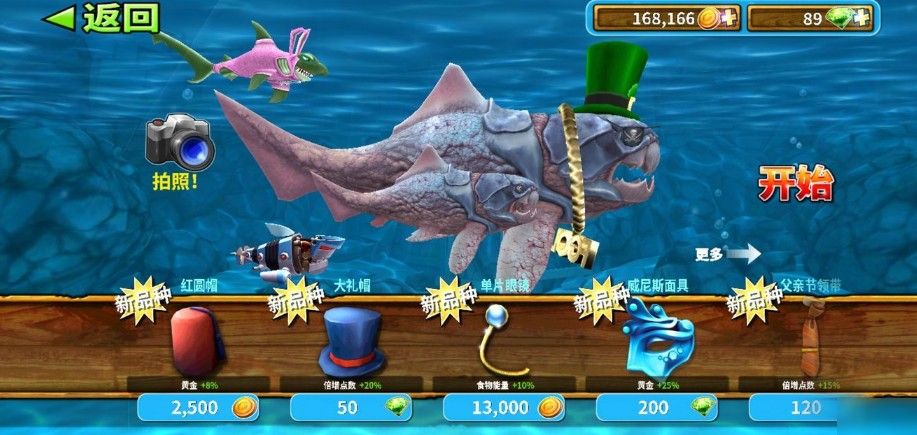Add more gold coins with plus button
Screen dimensions: 917x435
pos(728,18)
